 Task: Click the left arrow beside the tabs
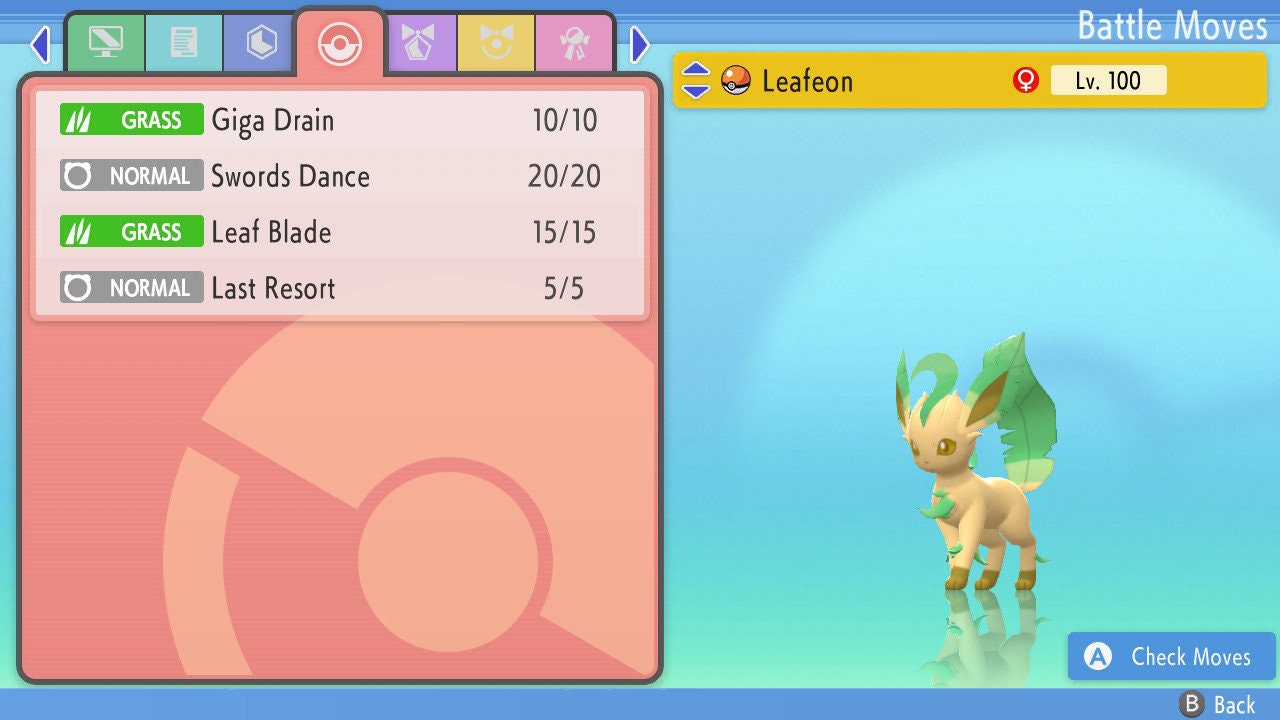(40, 44)
